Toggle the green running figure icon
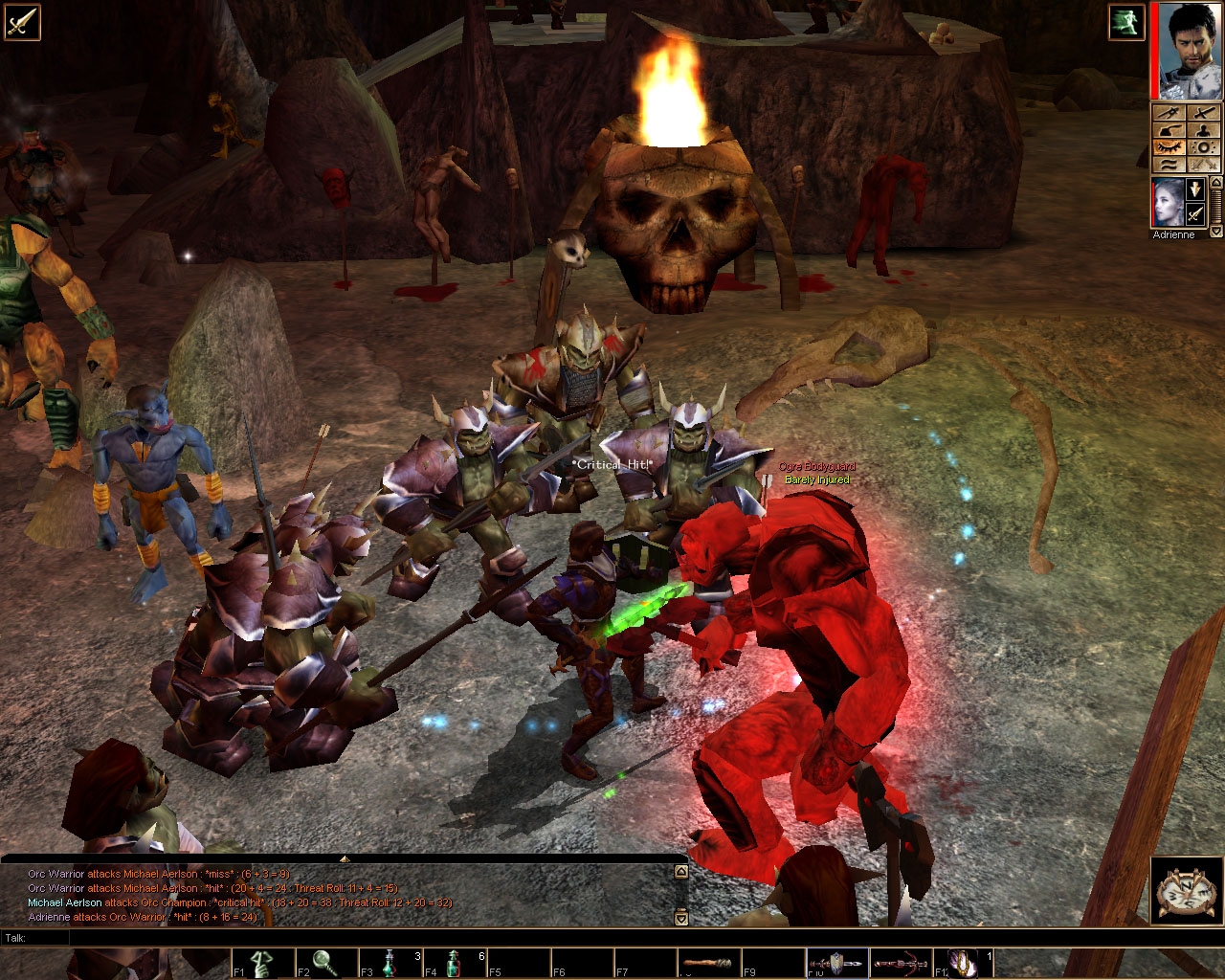The height and width of the screenshot is (980, 1225). pyautogui.click(x=1126, y=22)
